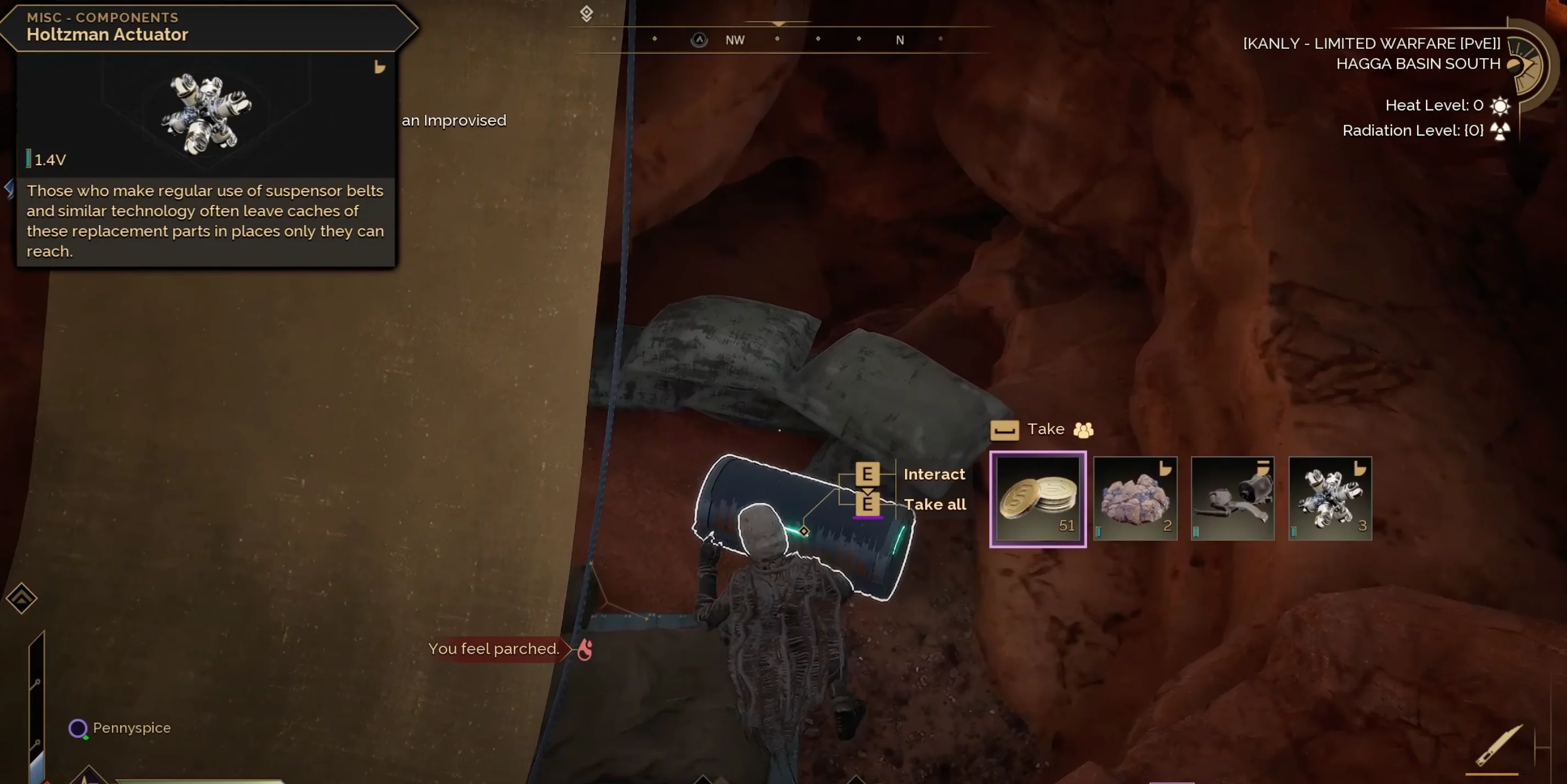Click the MISC - COMPONENTS category header
The height and width of the screenshot is (784, 1567).
[102, 17]
